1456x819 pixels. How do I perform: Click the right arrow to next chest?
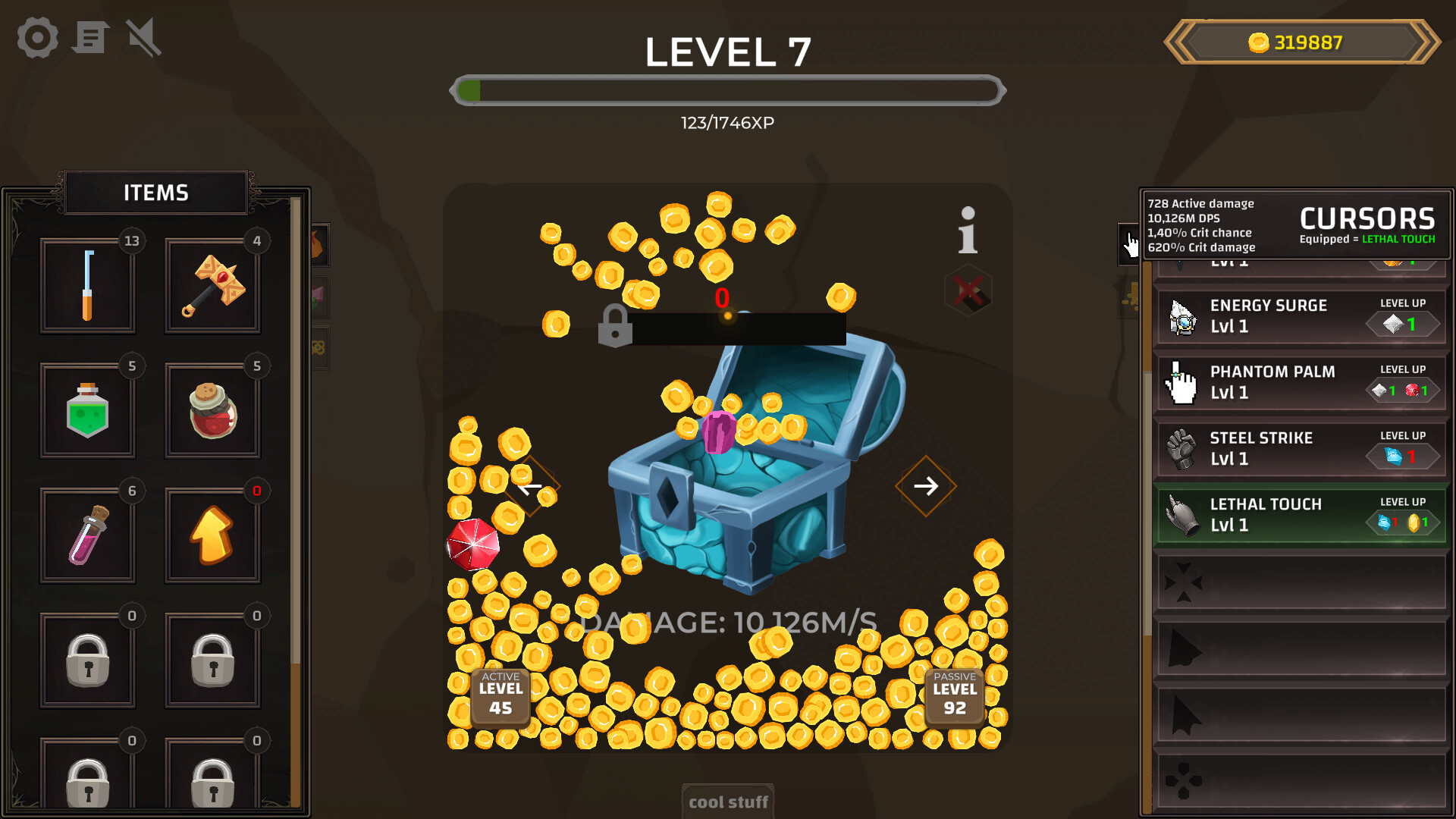(926, 485)
